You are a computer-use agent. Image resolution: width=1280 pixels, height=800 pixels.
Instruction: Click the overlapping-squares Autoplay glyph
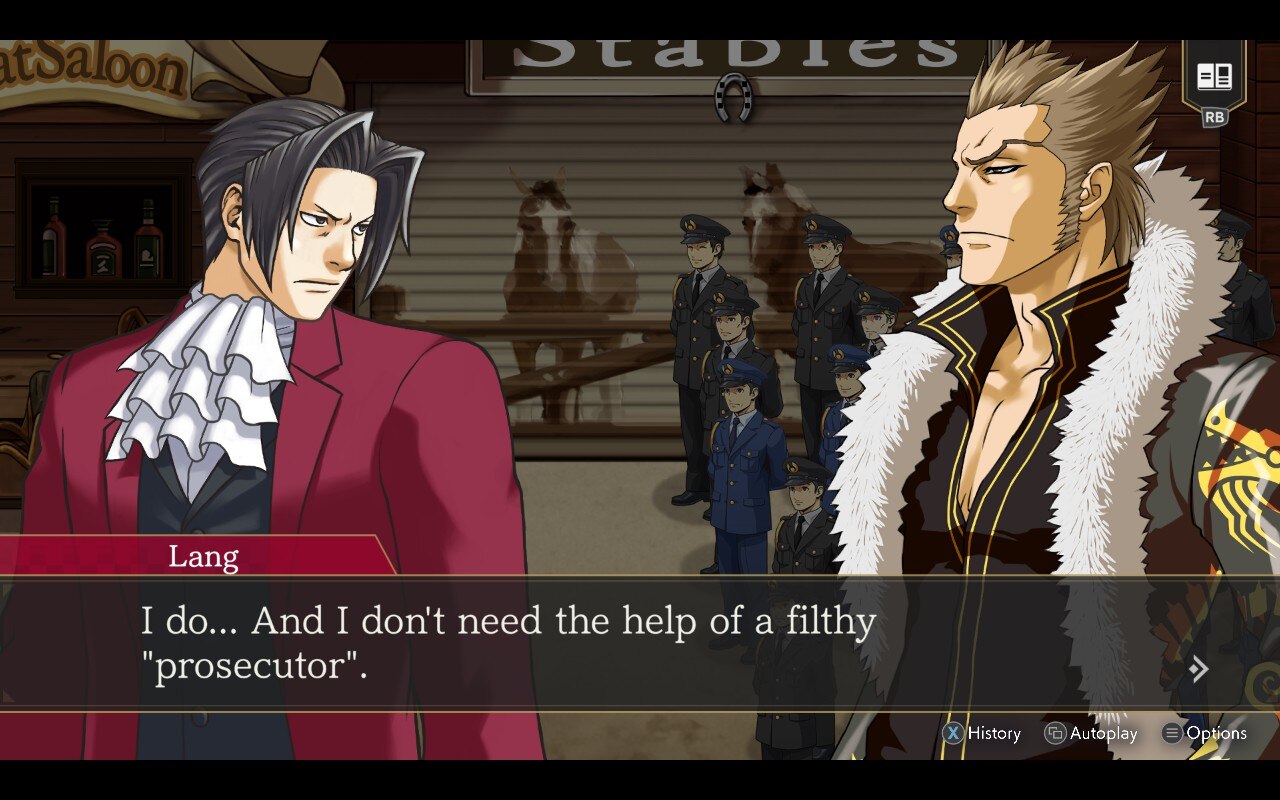click(1055, 733)
